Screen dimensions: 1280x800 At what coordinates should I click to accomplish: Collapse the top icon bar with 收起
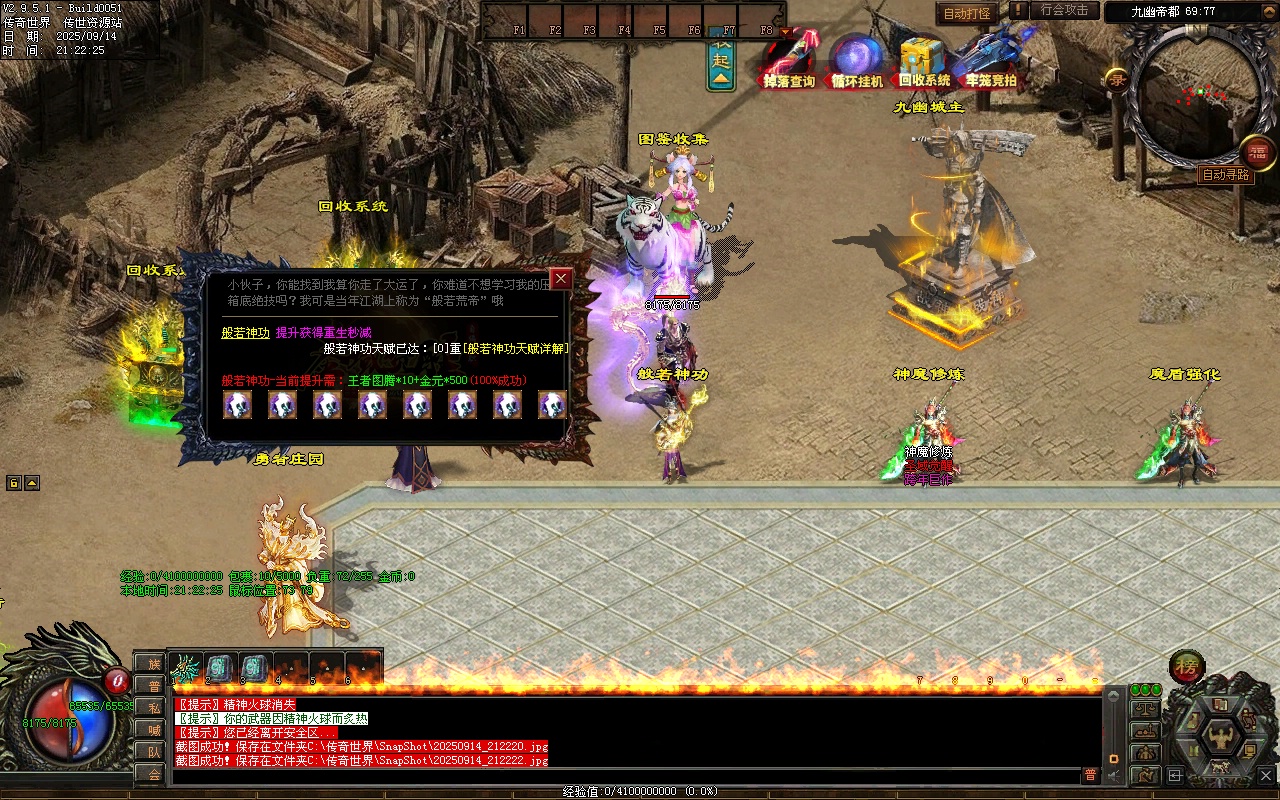[721, 64]
